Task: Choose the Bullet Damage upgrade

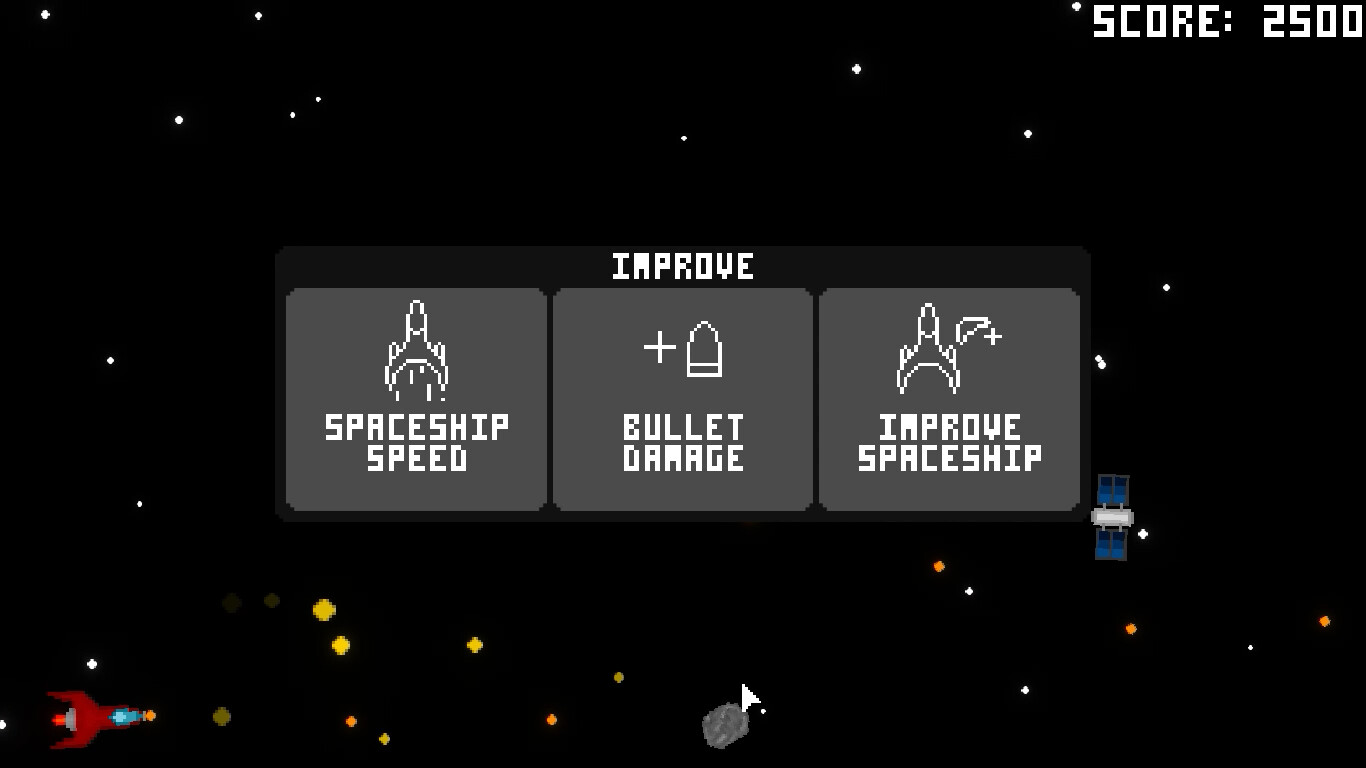Action: [682, 398]
